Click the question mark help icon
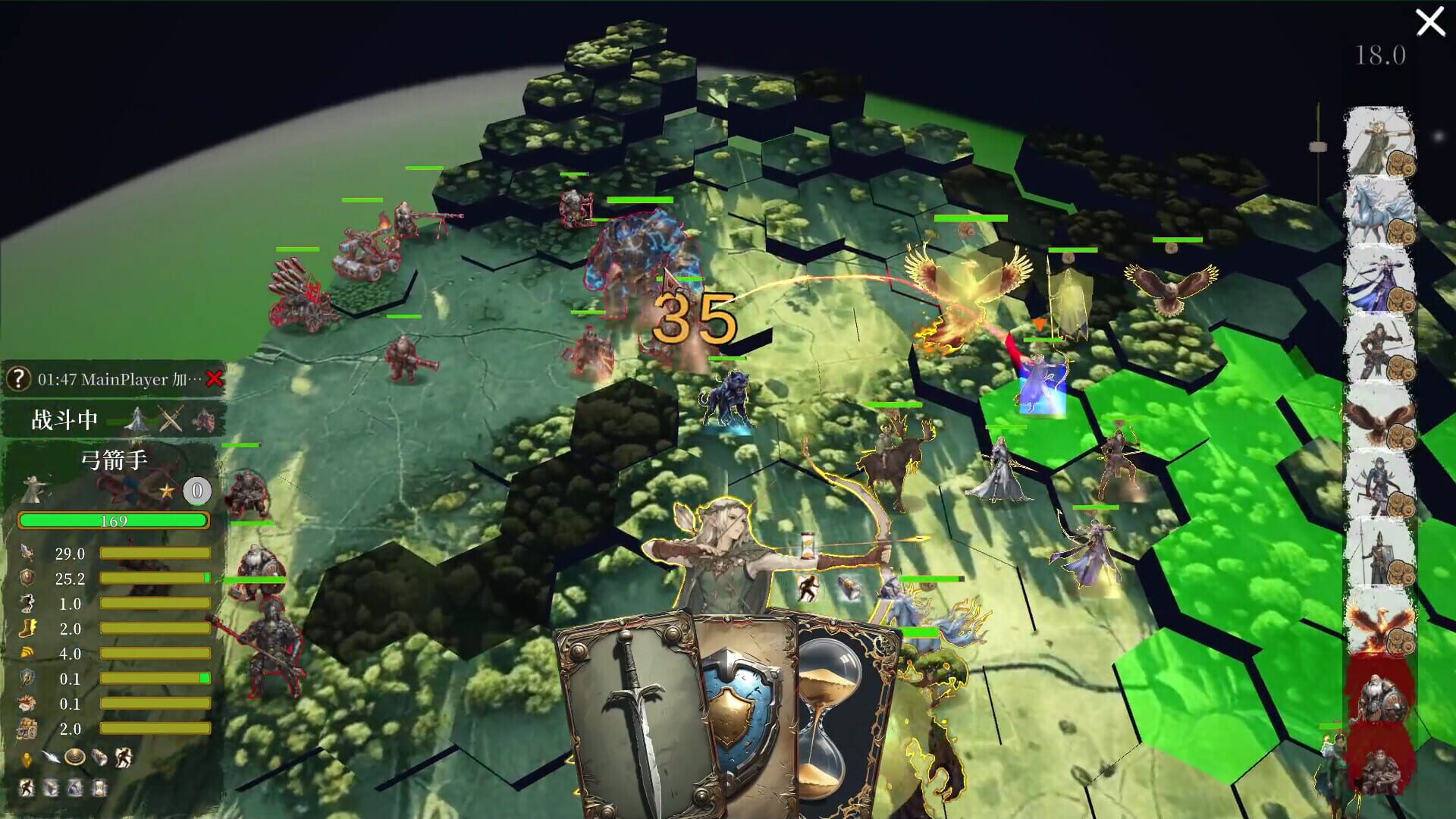 (17, 379)
